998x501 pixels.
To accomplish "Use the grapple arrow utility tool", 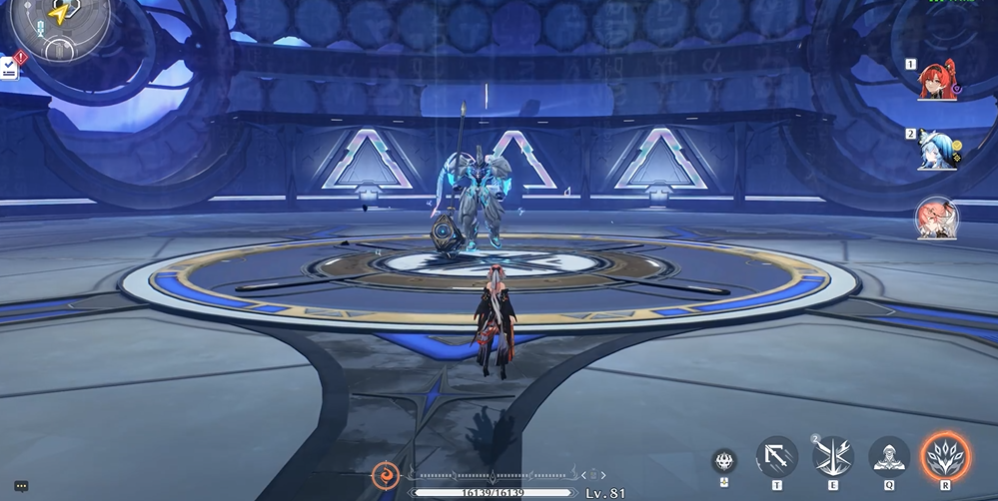I will click(776, 458).
